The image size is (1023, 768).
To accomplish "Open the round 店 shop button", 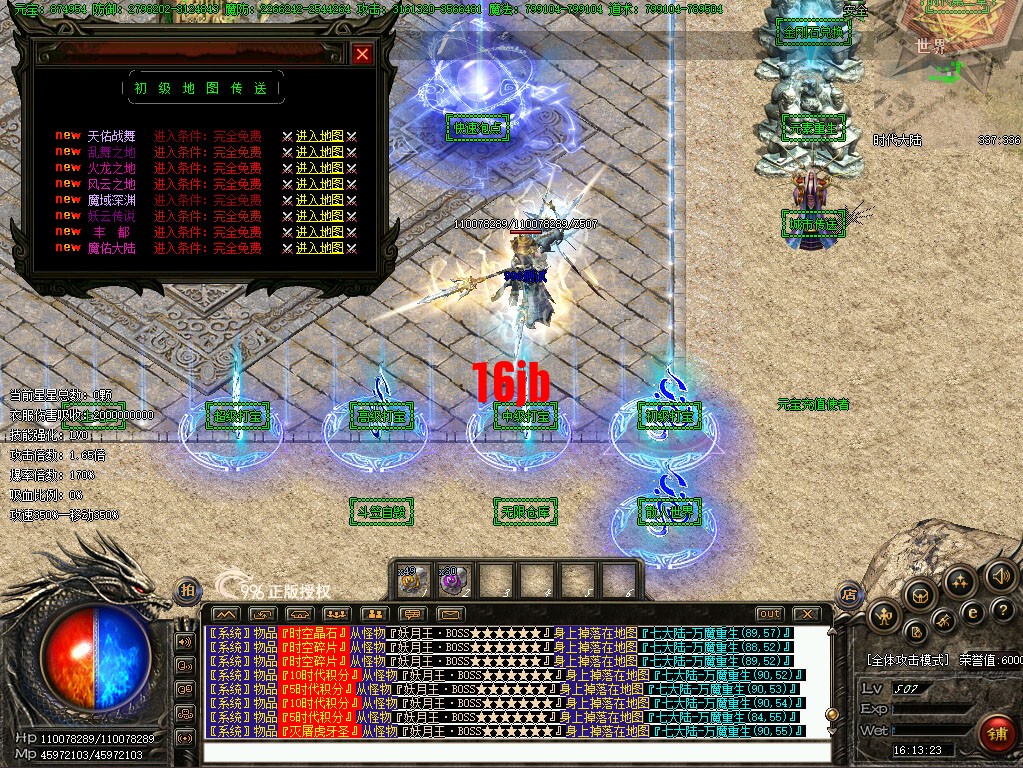I will click(x=849, y=593).
